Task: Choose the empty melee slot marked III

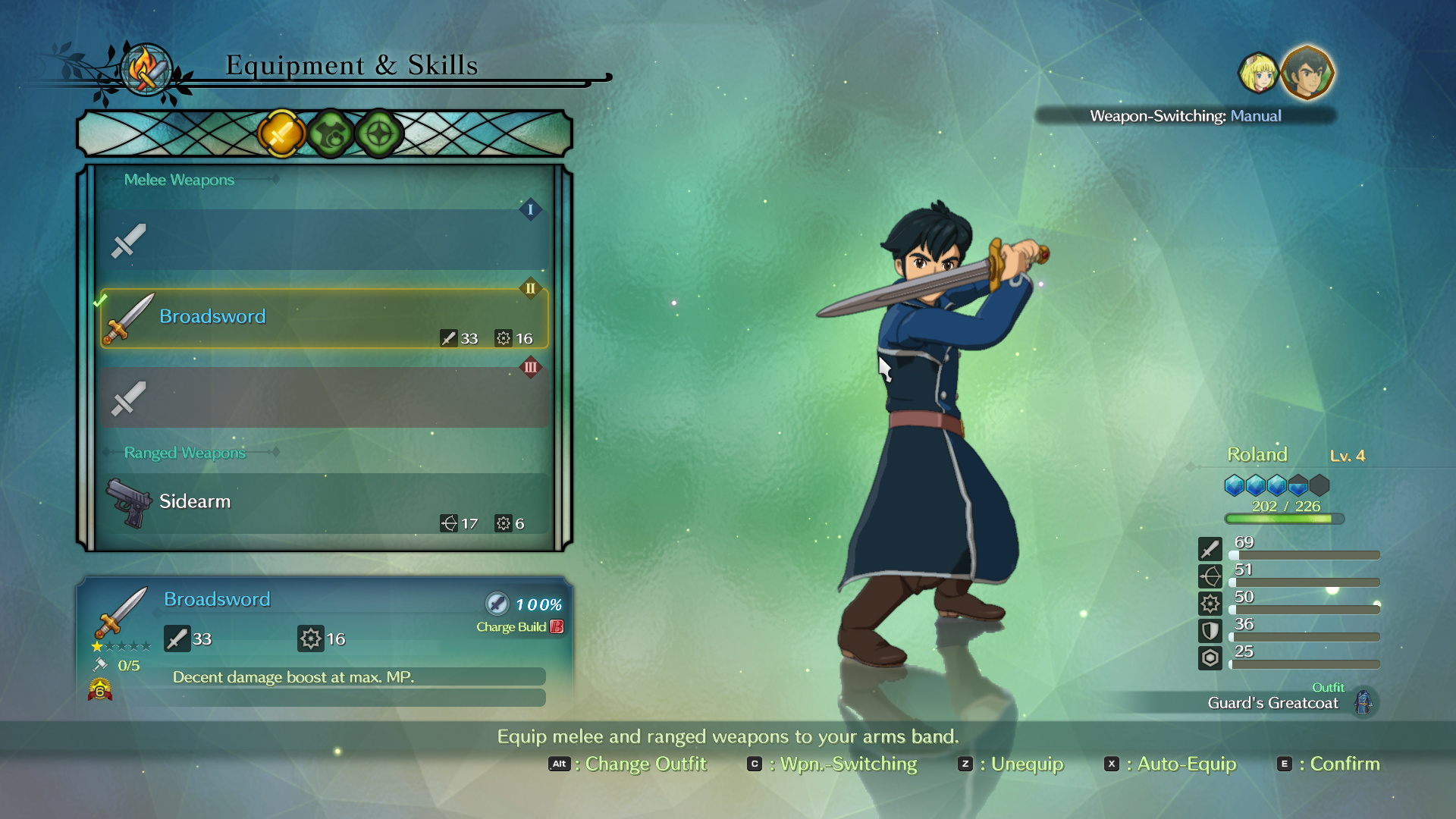Action: (x=324, y=397)
